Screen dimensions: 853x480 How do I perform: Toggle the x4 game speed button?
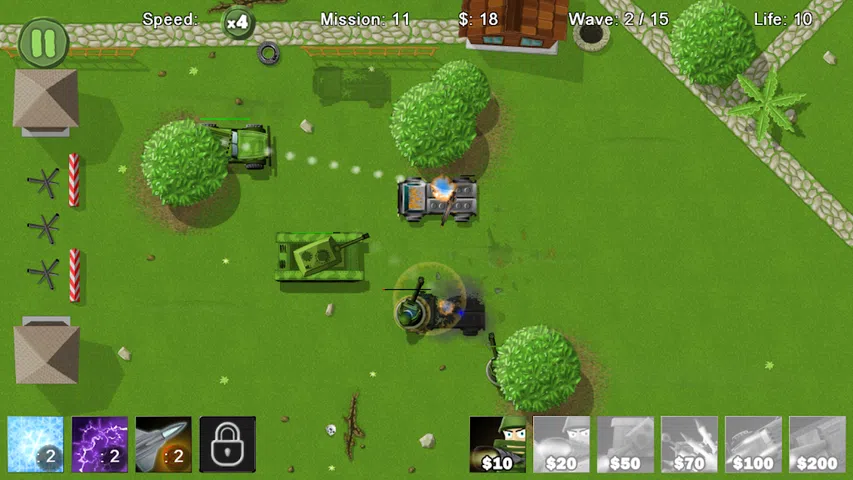(x=237, y=21)
